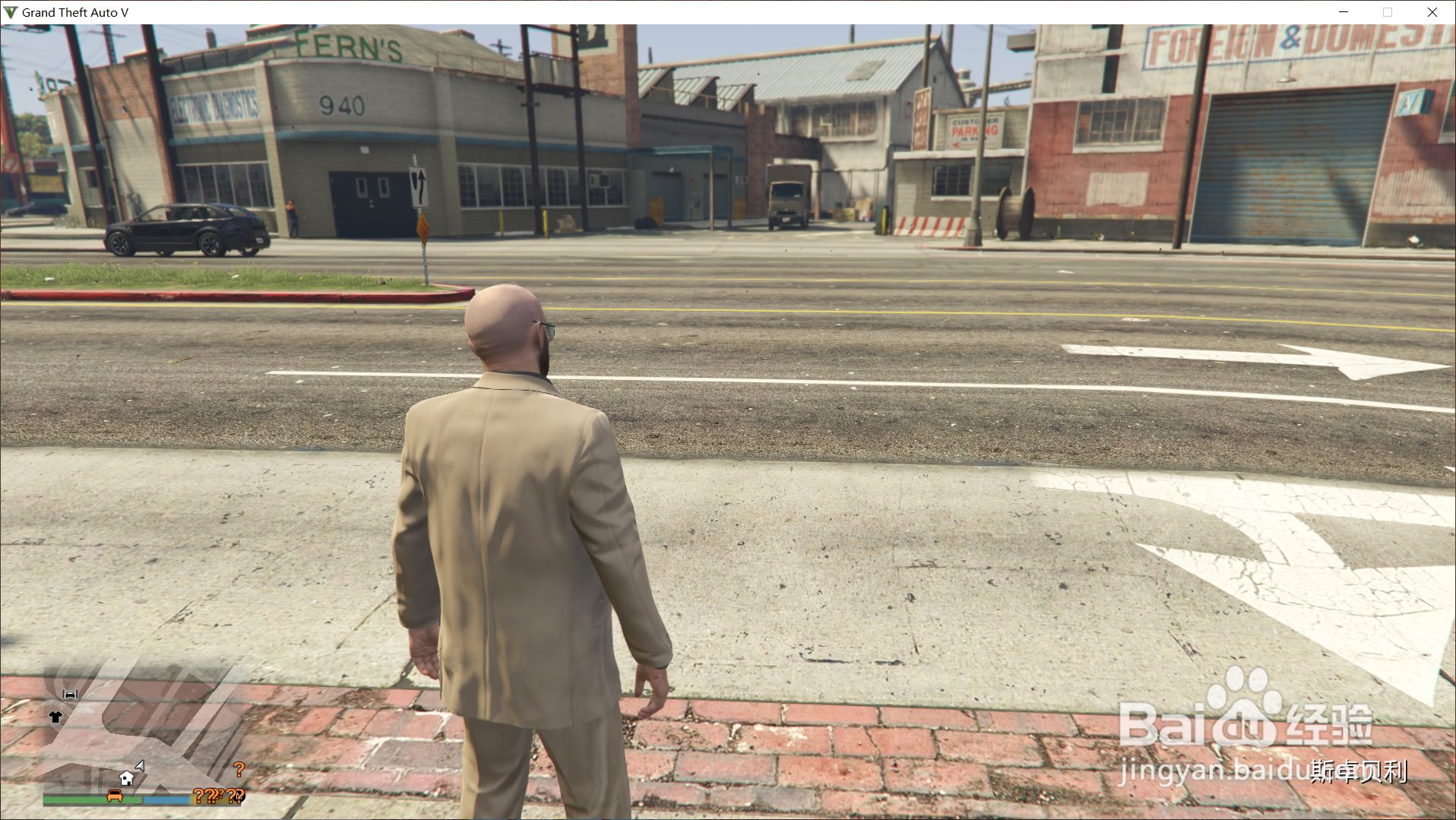Click the GTA V logo in the title bar
The image size is (1456, 820).
pyautogui.click(x=11, y=11)
